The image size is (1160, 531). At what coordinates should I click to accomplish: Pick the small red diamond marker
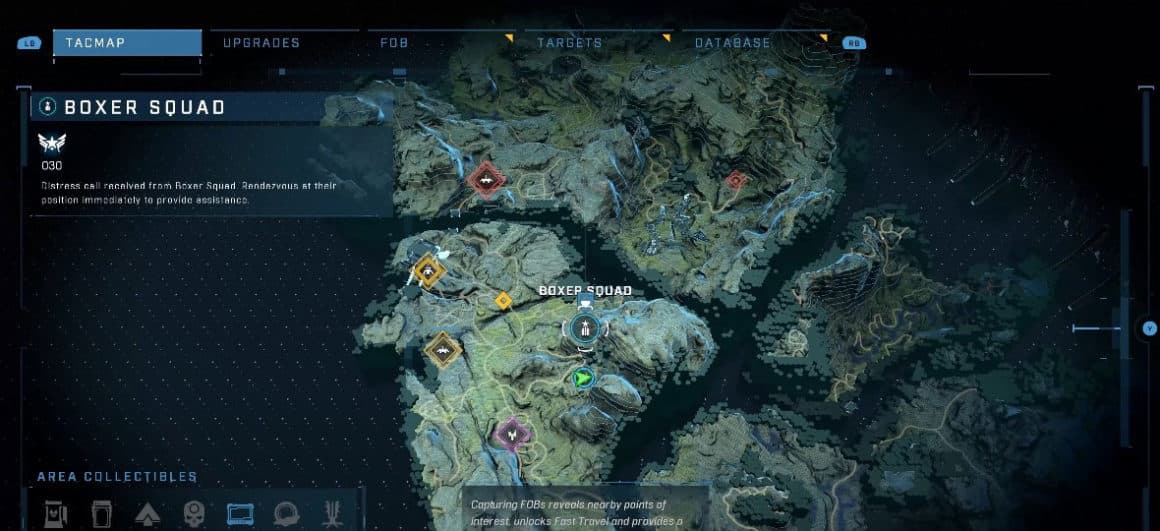click(x=735, y=180)
